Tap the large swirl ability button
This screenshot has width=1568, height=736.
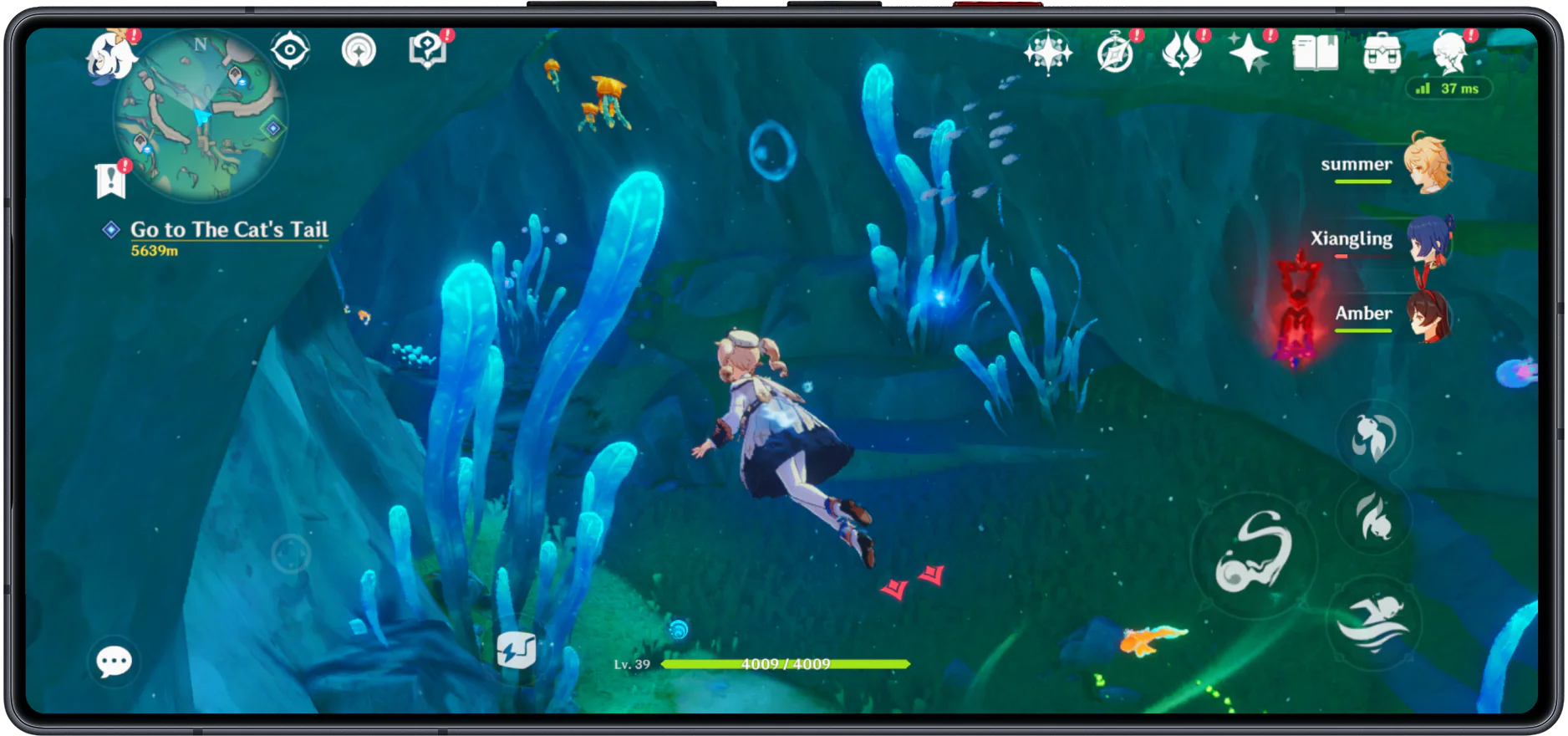pyautogui.click(x=1252, y=554)
